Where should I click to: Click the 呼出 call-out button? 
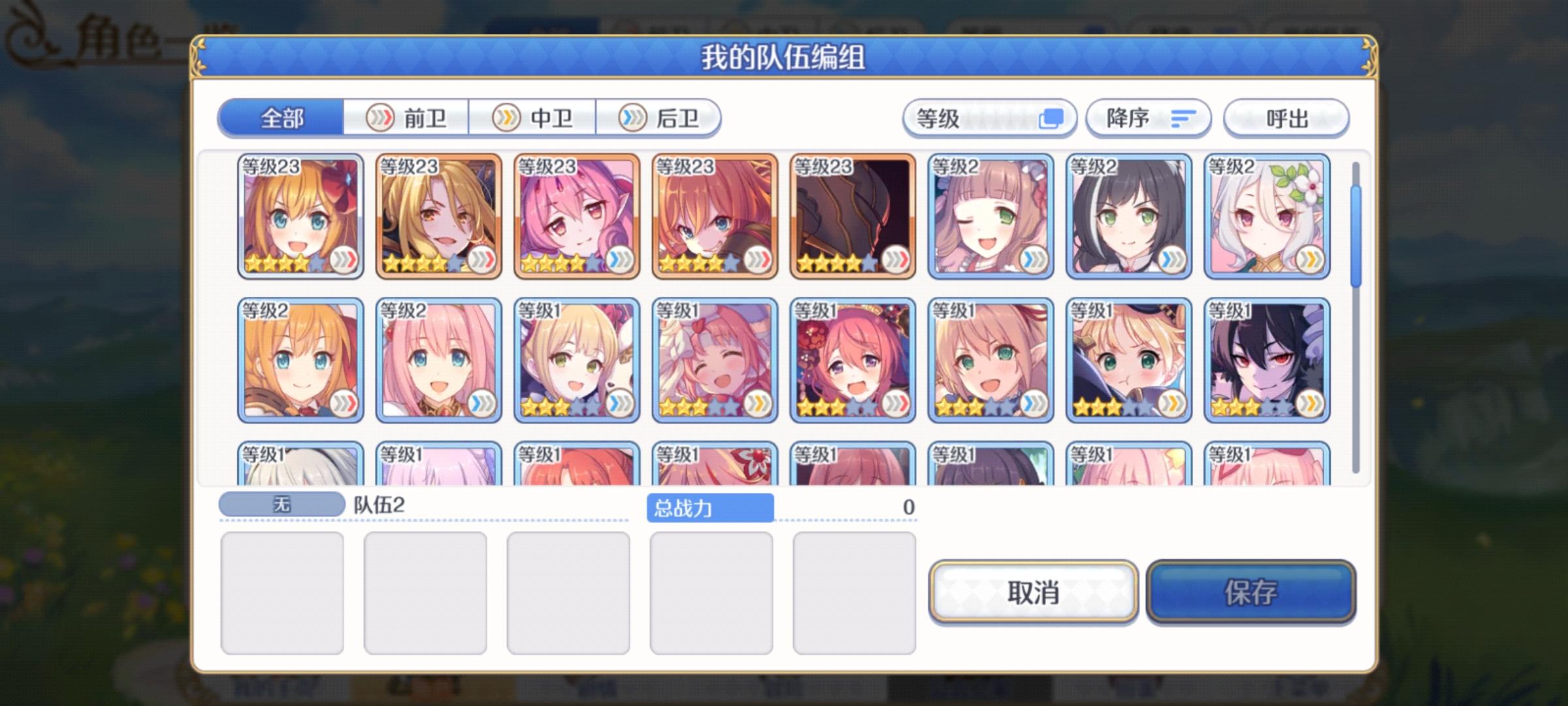[1284, 118]
